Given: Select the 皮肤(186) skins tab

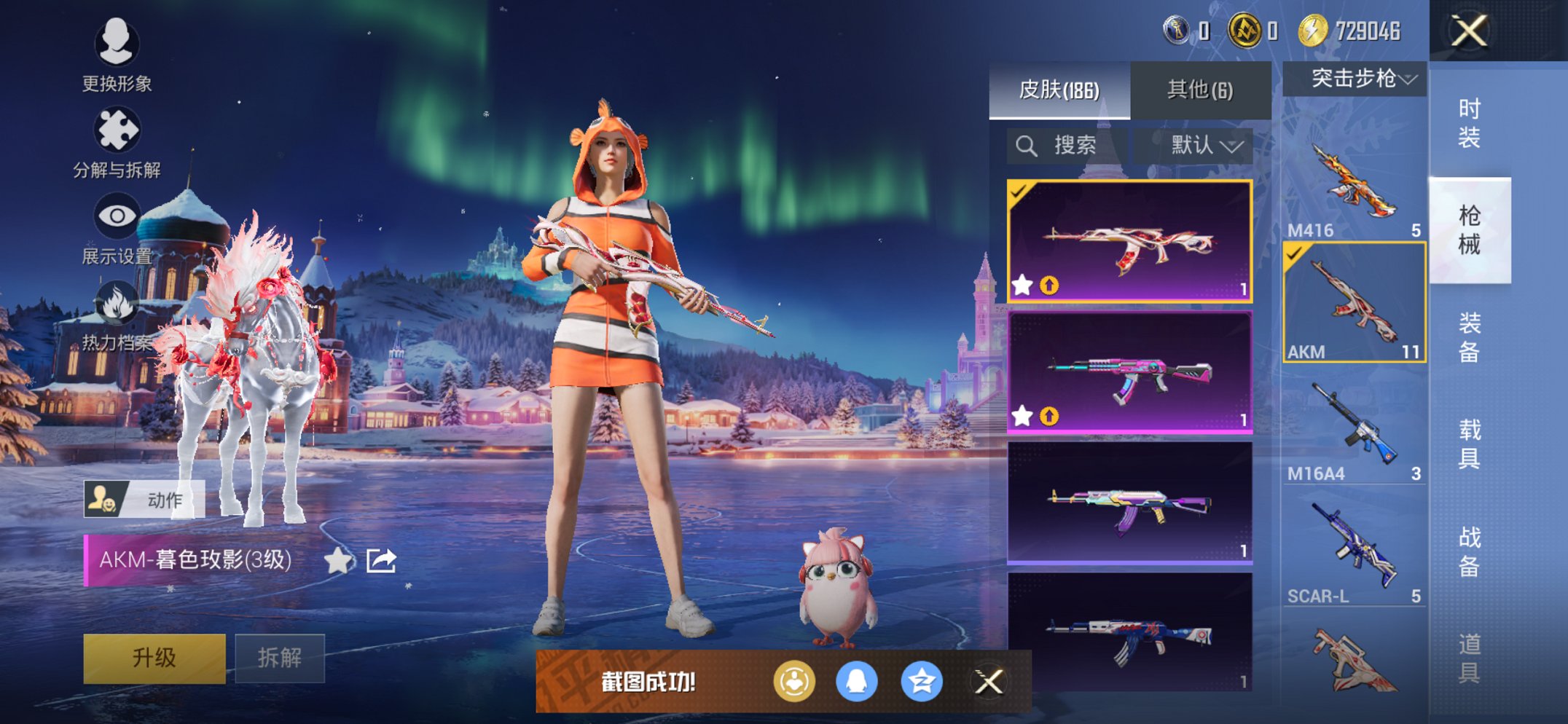Looking at the screenshot, I should tap(1059, 90).
